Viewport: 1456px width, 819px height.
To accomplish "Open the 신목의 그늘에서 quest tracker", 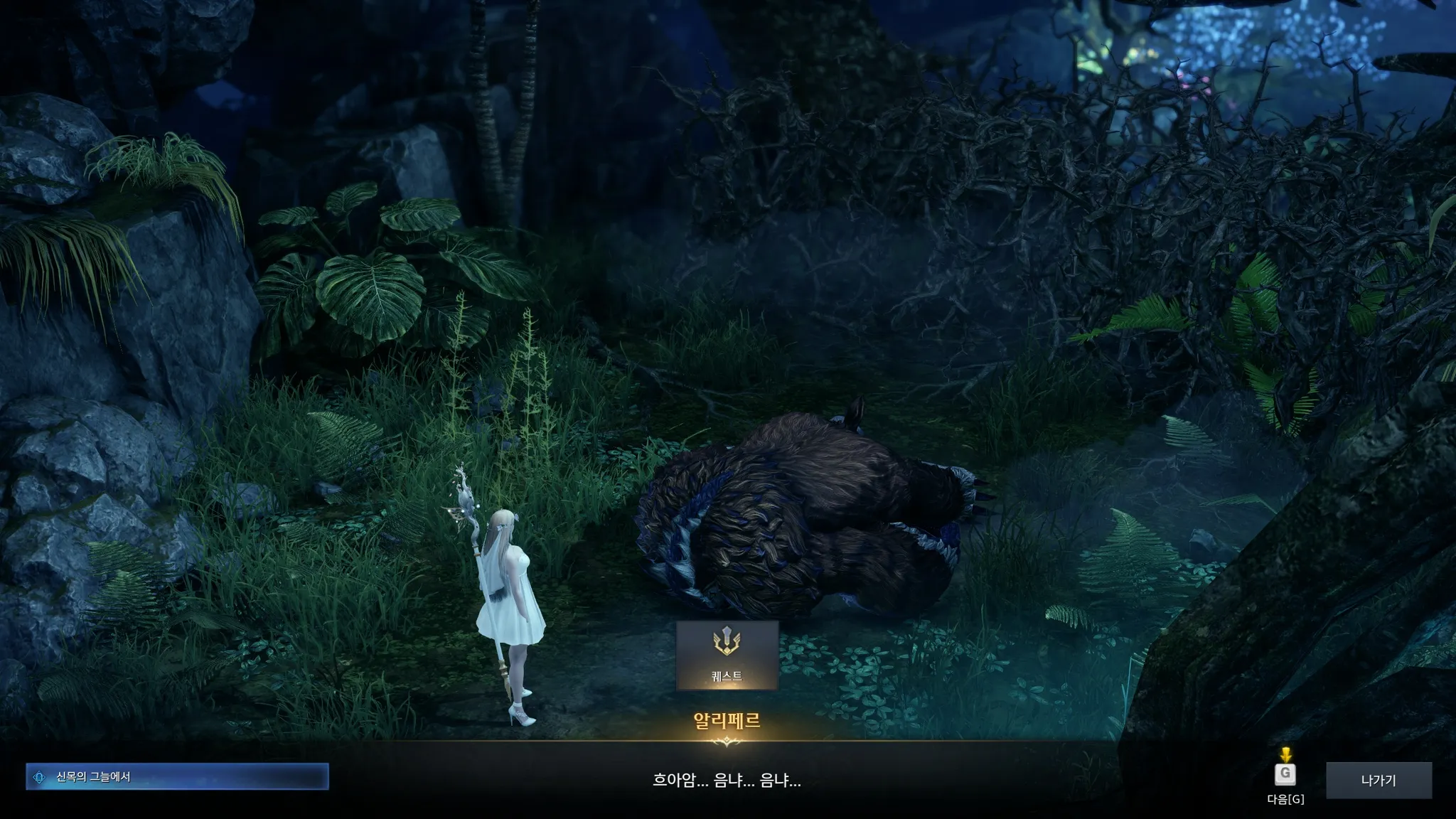I will click(x=177, y=777).
